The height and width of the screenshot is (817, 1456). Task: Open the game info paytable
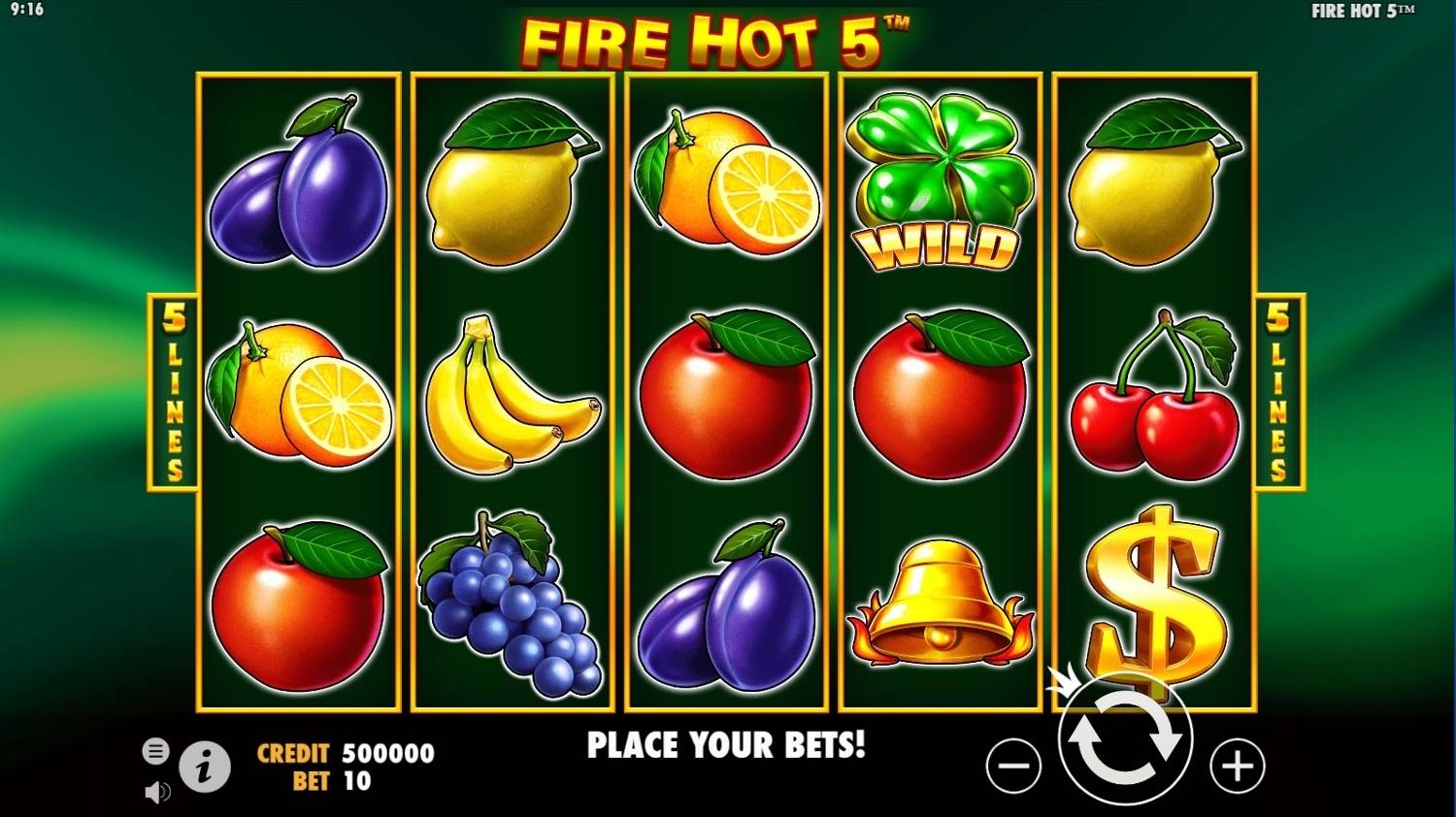[x=204, y=768]
